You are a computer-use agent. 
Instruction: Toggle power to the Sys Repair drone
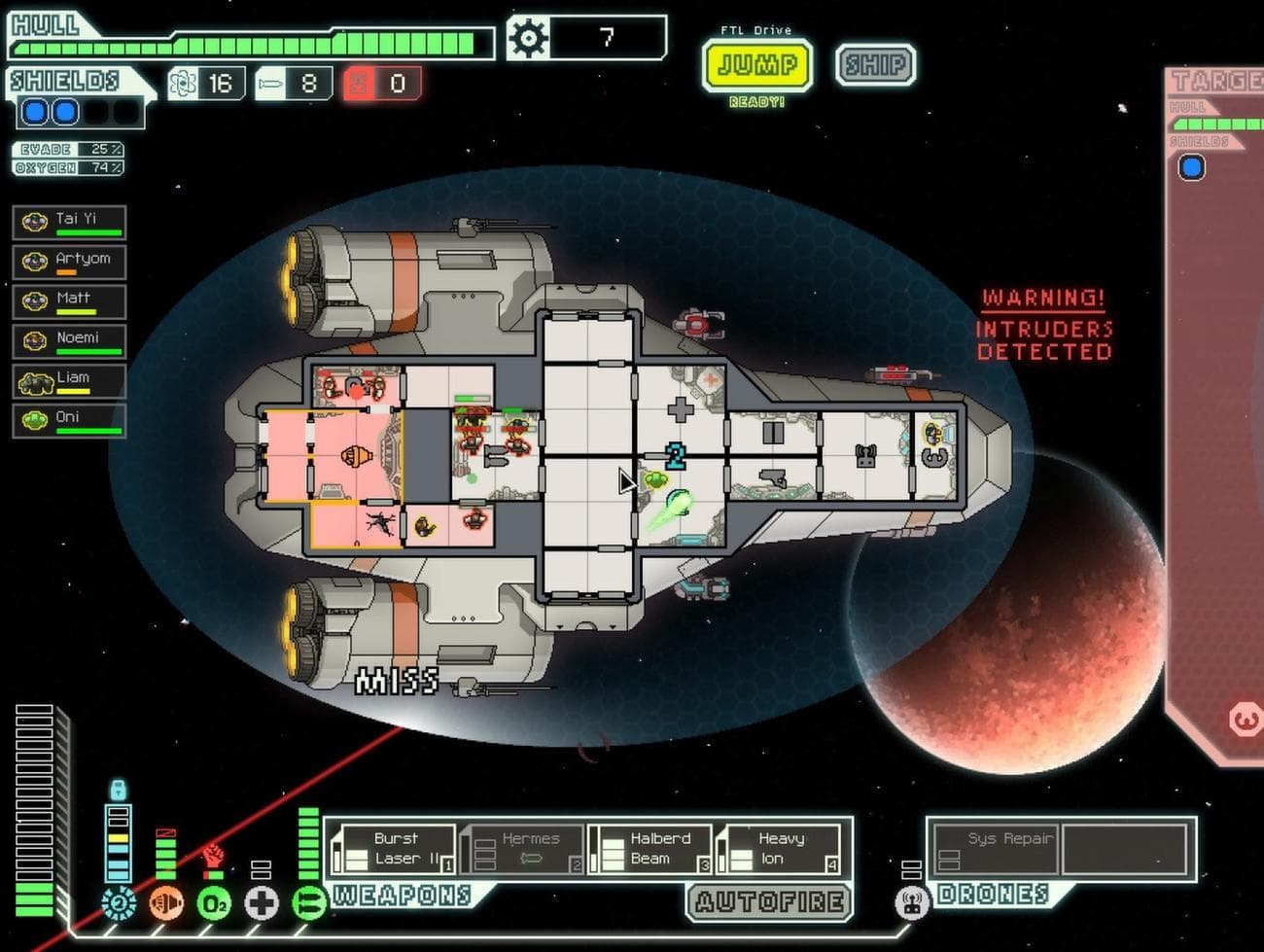(x=997, y=848)
